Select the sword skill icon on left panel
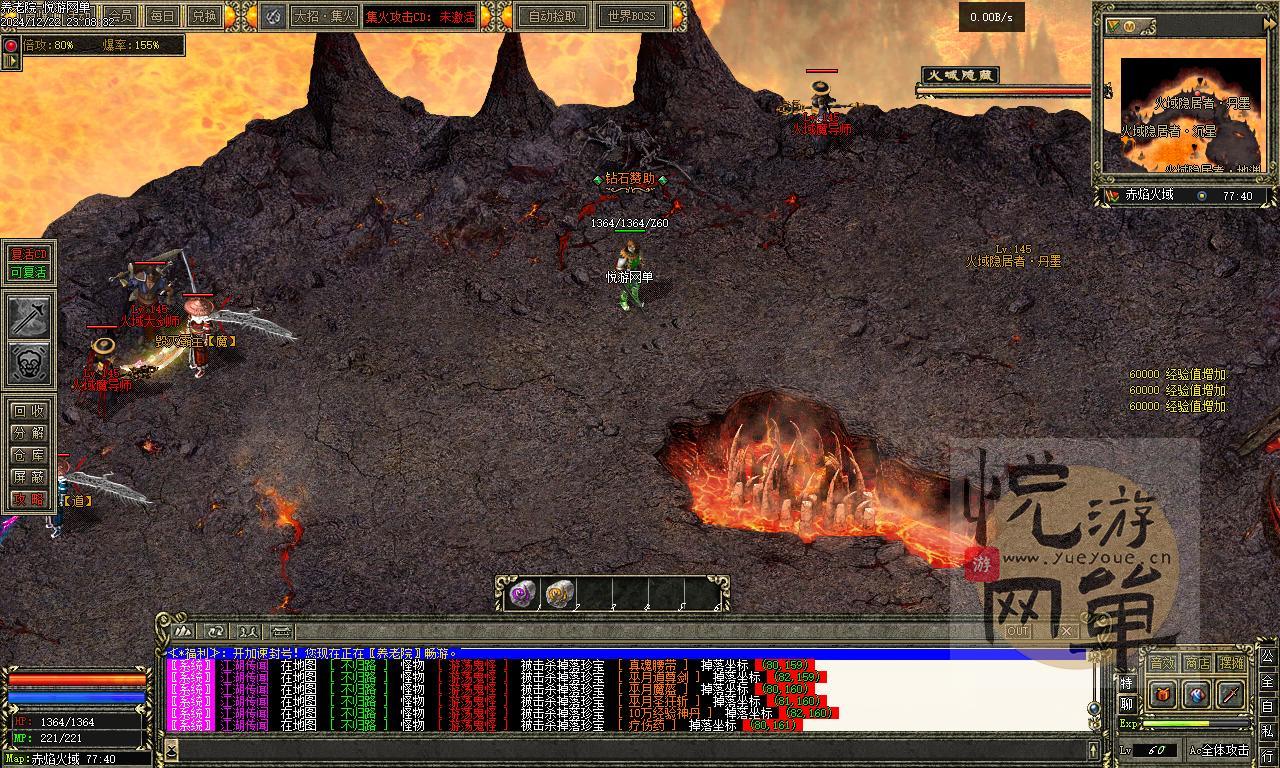 pos(30,317)
